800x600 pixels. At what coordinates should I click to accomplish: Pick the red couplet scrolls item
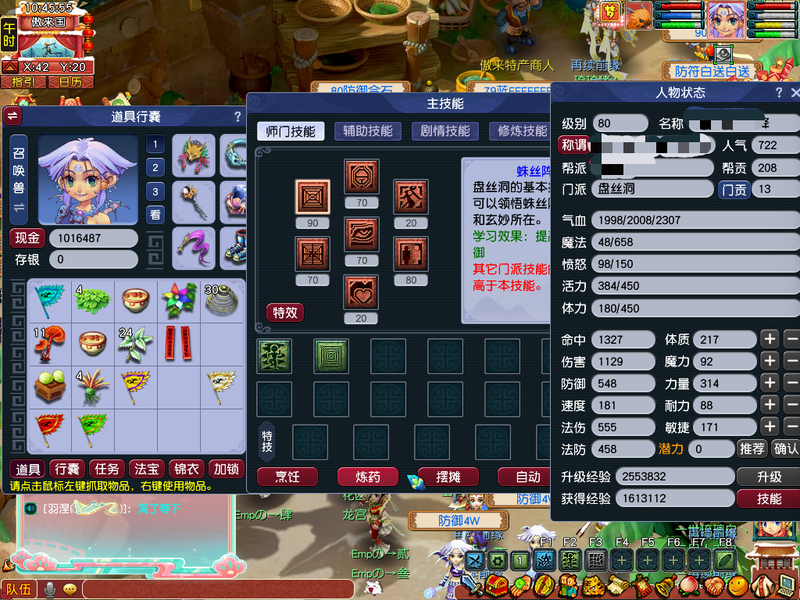(176, 343)
